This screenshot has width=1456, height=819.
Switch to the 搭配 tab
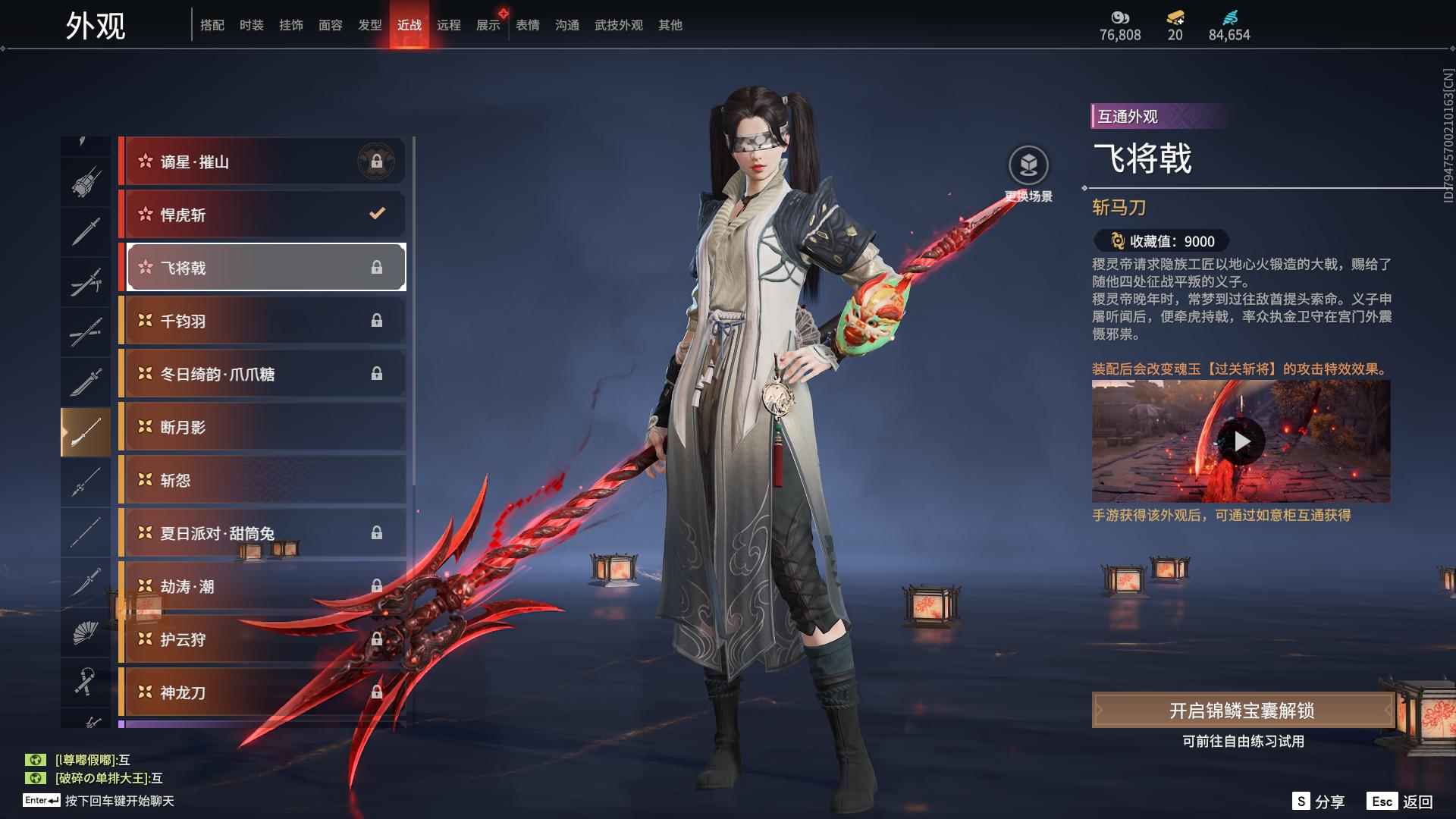(212, 25)
